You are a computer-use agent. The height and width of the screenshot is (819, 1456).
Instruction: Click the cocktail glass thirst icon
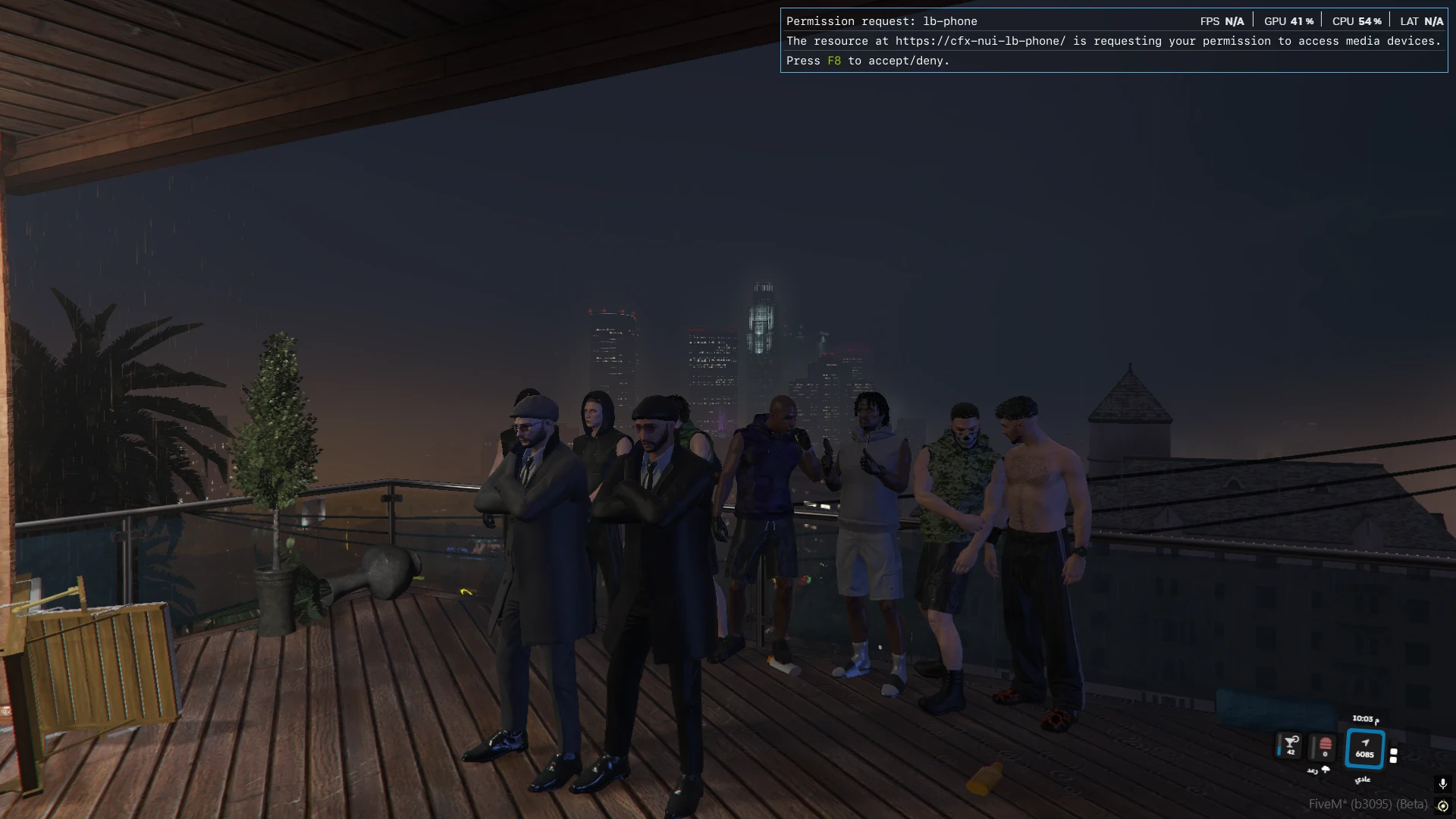pos(1290,745)
